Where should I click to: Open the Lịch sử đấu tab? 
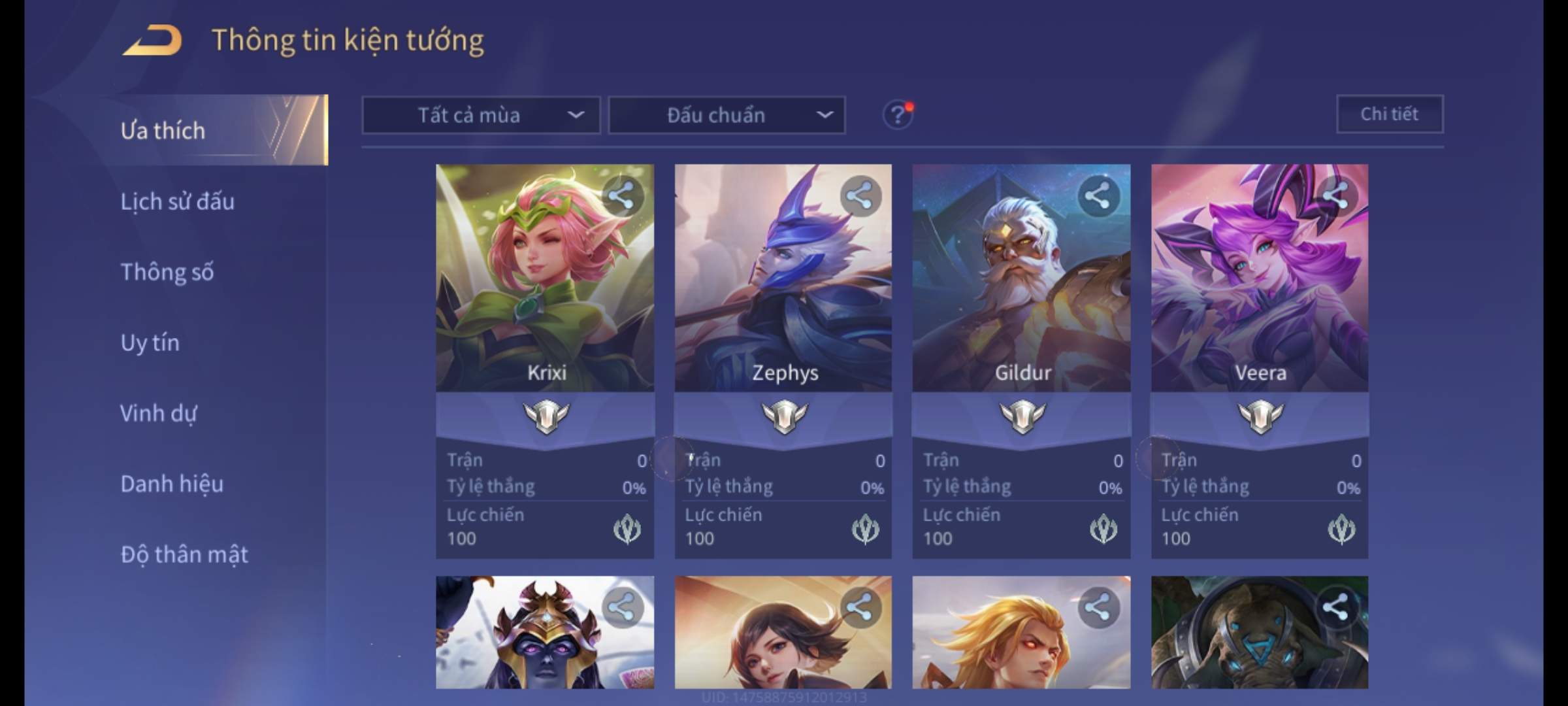[177, 201]
